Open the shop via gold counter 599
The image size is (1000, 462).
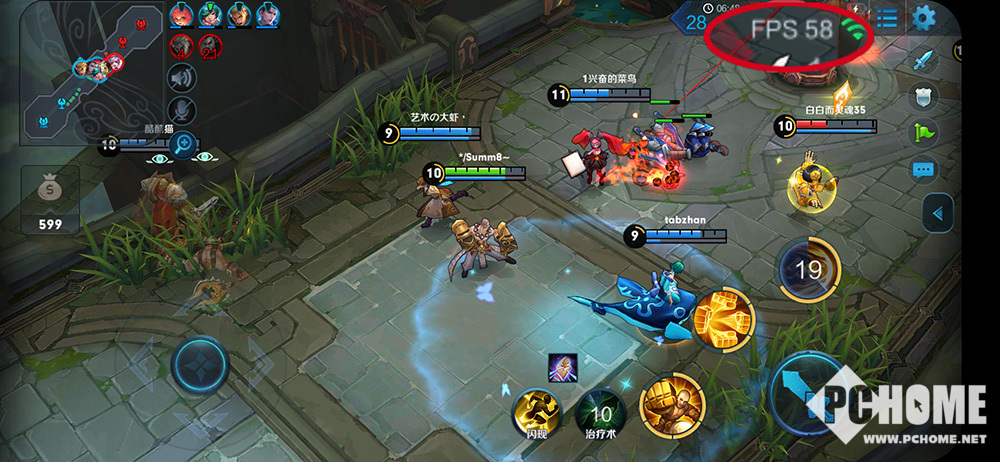[x=50, y=198]
